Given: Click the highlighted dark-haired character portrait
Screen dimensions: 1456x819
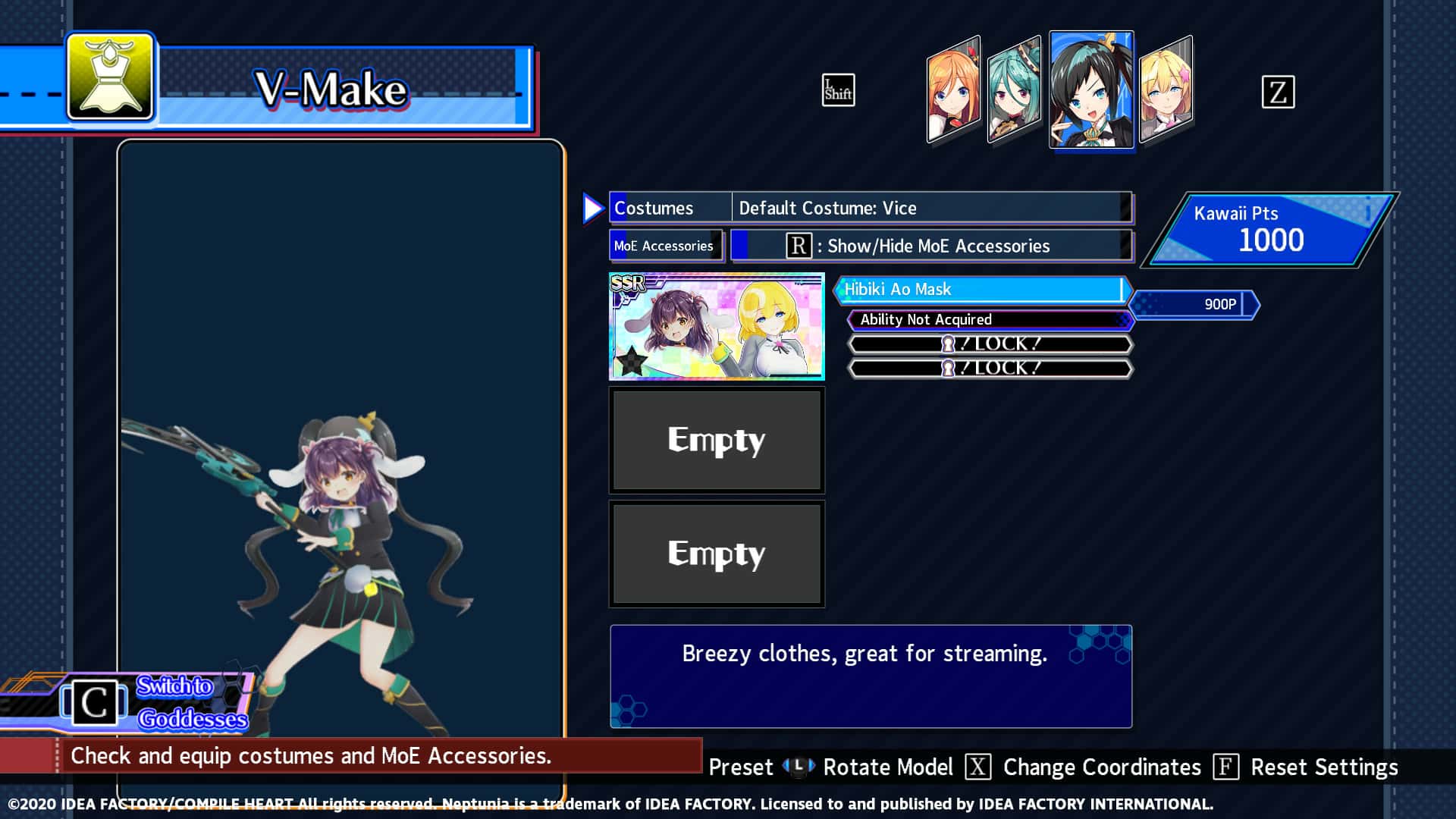Looking at the screenshot, I should [1091, 89].
